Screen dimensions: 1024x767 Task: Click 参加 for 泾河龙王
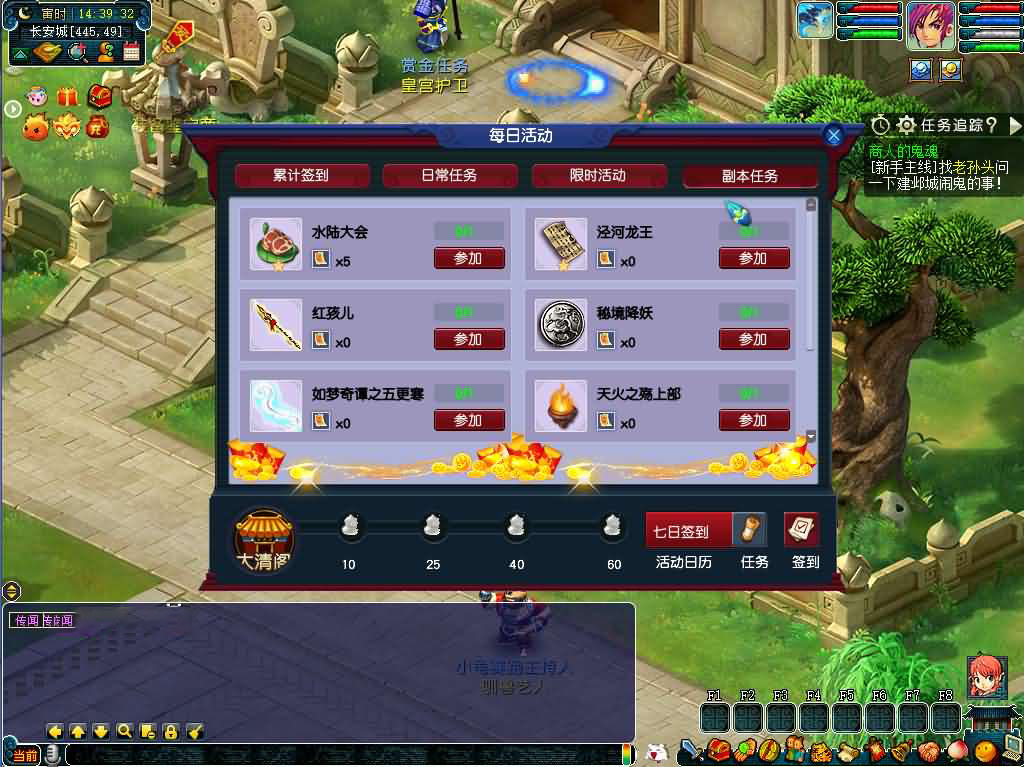pos(753,258)
